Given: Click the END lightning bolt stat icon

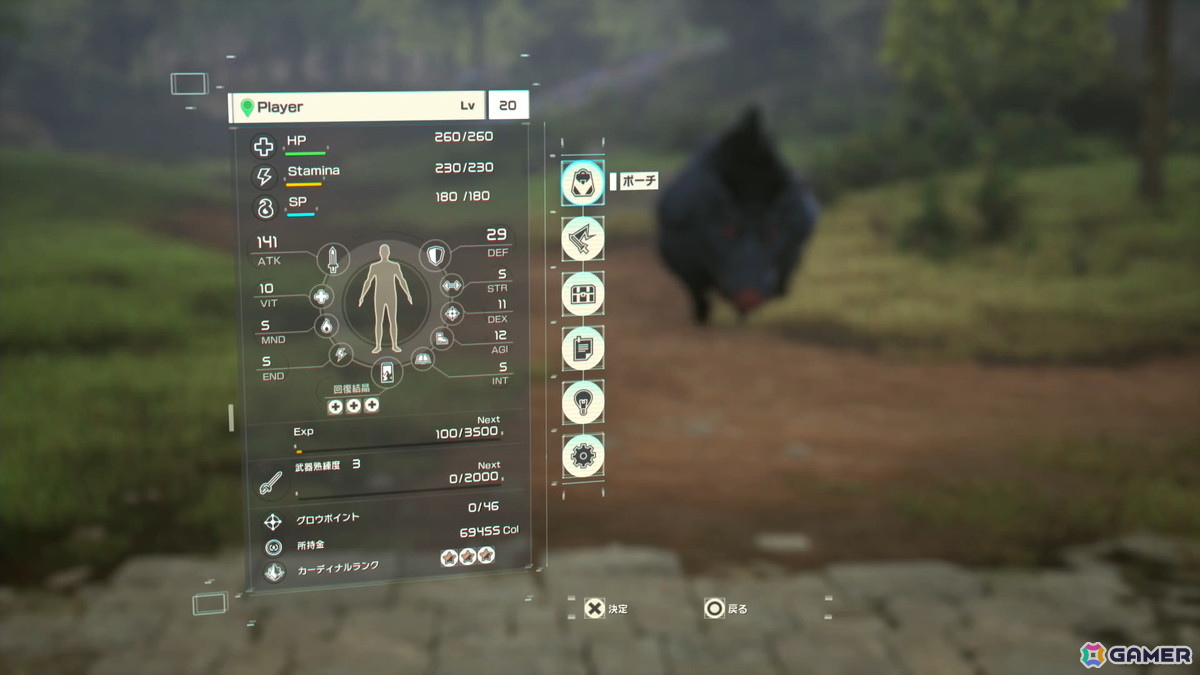Looking at the screenshot, I should pos(341,354).
